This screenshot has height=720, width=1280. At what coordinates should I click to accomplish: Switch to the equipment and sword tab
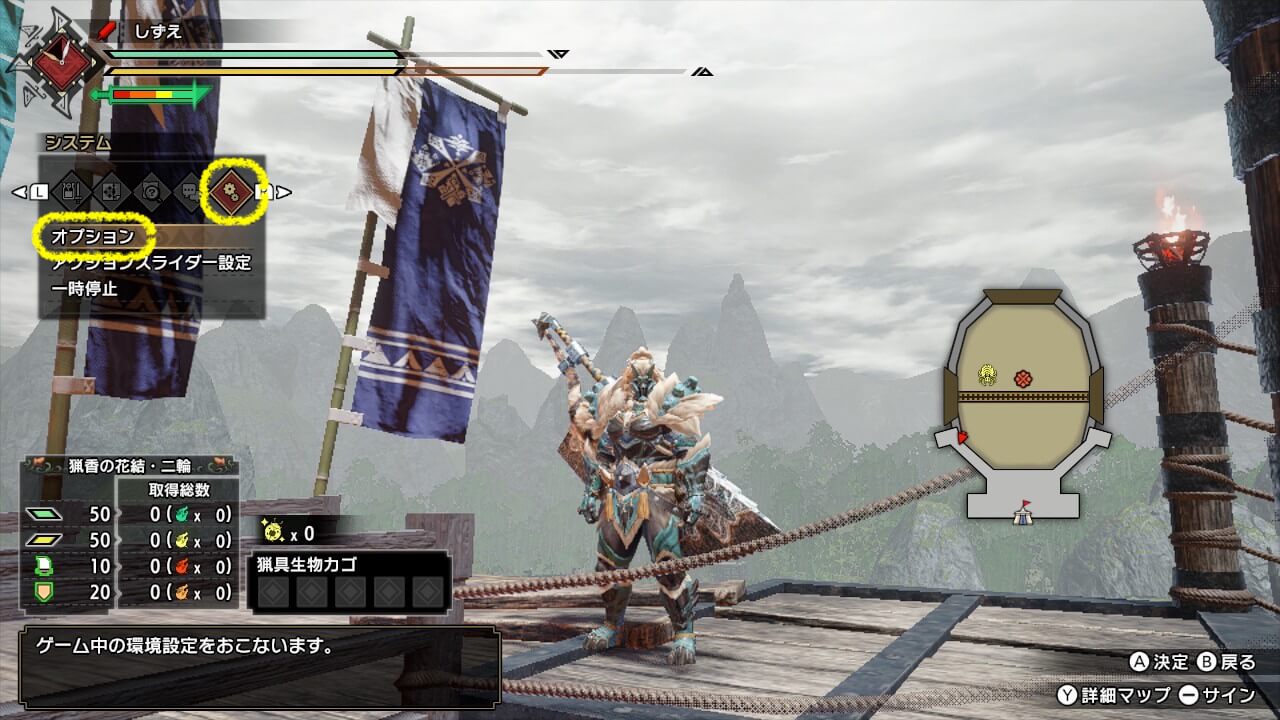pos(73,191)
